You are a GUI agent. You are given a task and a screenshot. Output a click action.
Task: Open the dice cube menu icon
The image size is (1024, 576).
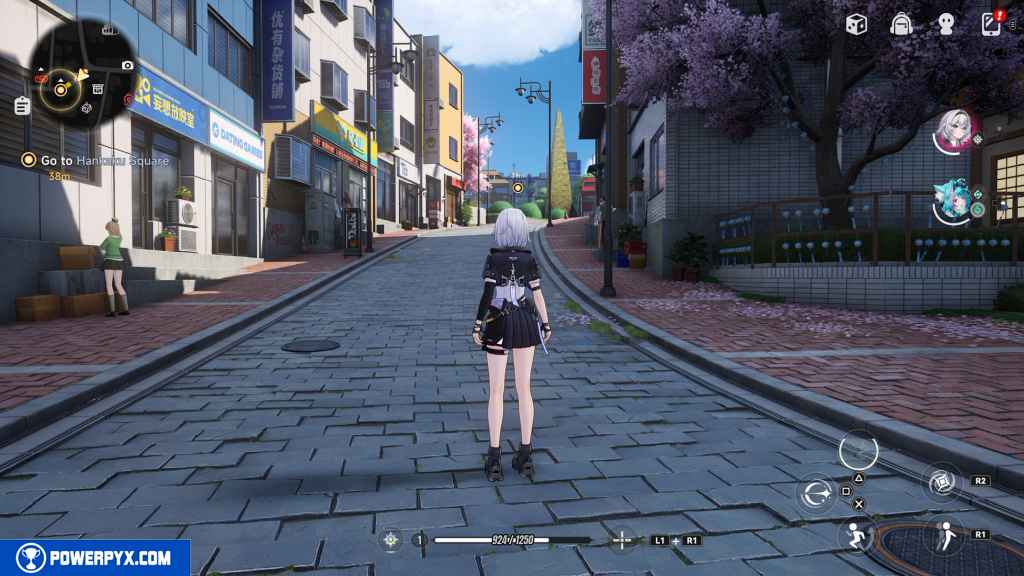[856, 24]
